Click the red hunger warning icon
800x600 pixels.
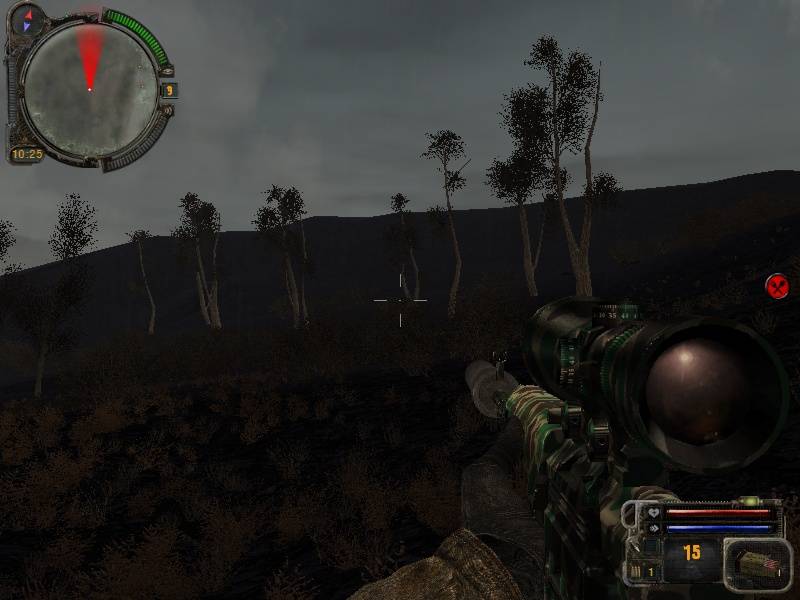point(777,287)
